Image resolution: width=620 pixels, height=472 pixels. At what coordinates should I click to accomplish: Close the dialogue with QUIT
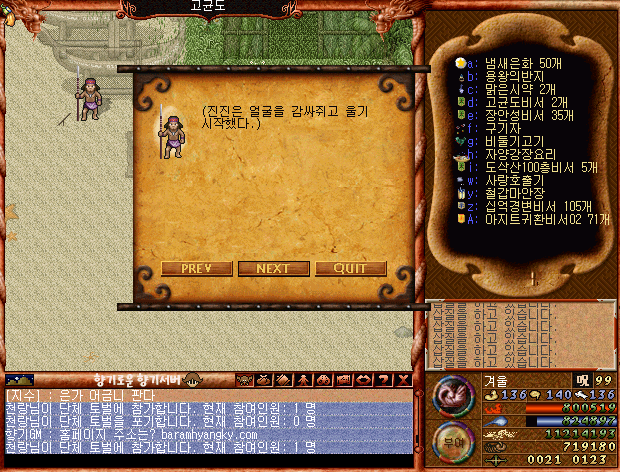point(350,268)
